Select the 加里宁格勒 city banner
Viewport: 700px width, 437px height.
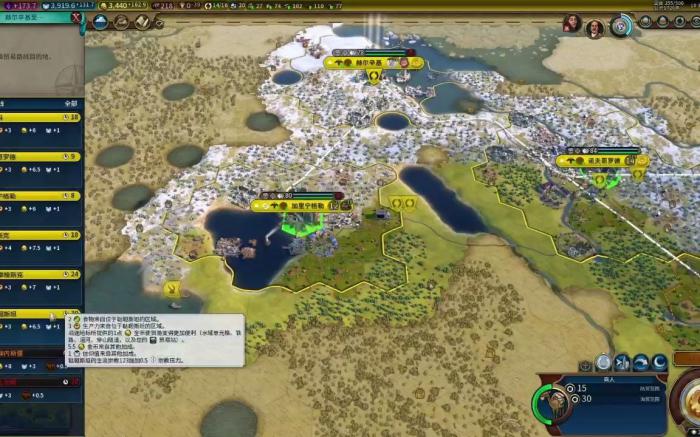[x=302, y=205]
